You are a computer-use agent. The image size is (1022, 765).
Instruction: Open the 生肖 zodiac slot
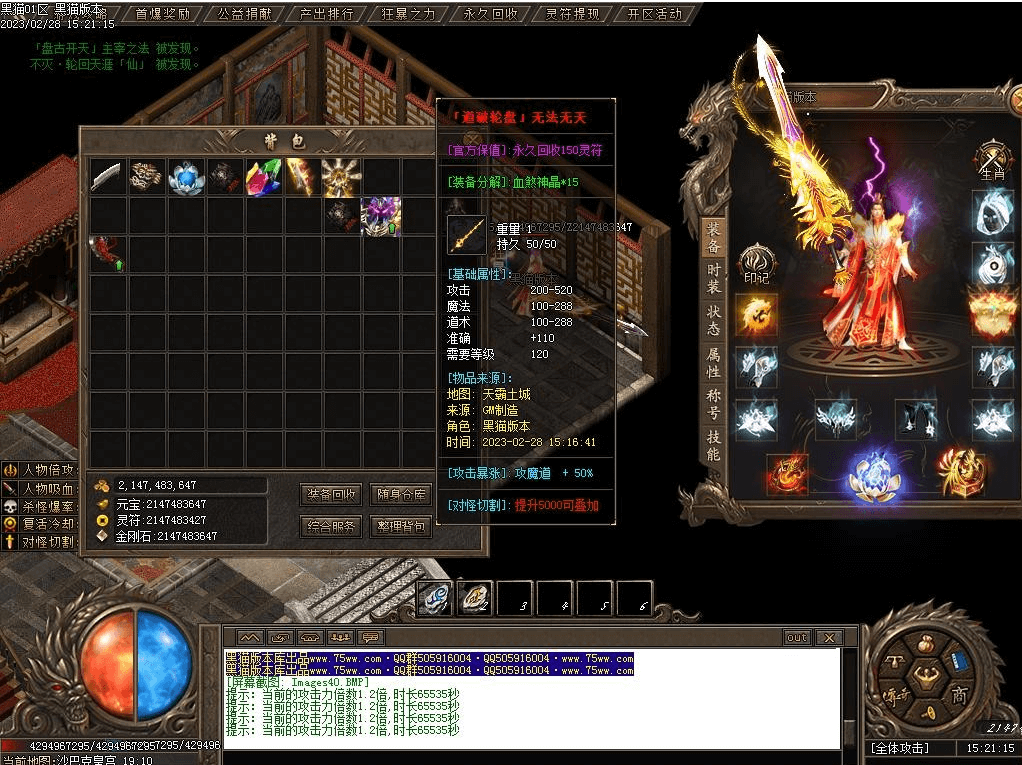(990, 160)
